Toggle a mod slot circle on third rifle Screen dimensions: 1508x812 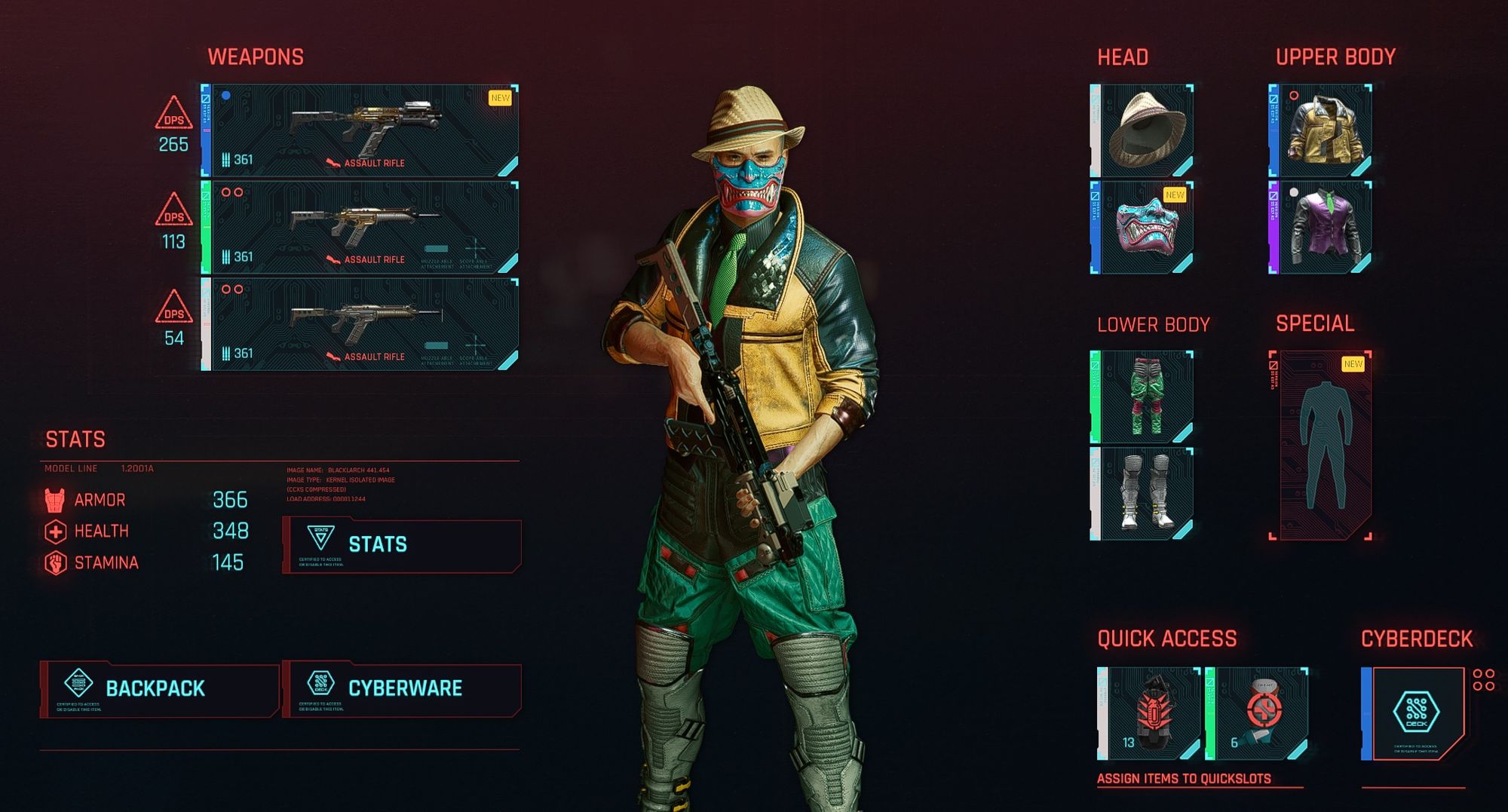tap(227, 290)
